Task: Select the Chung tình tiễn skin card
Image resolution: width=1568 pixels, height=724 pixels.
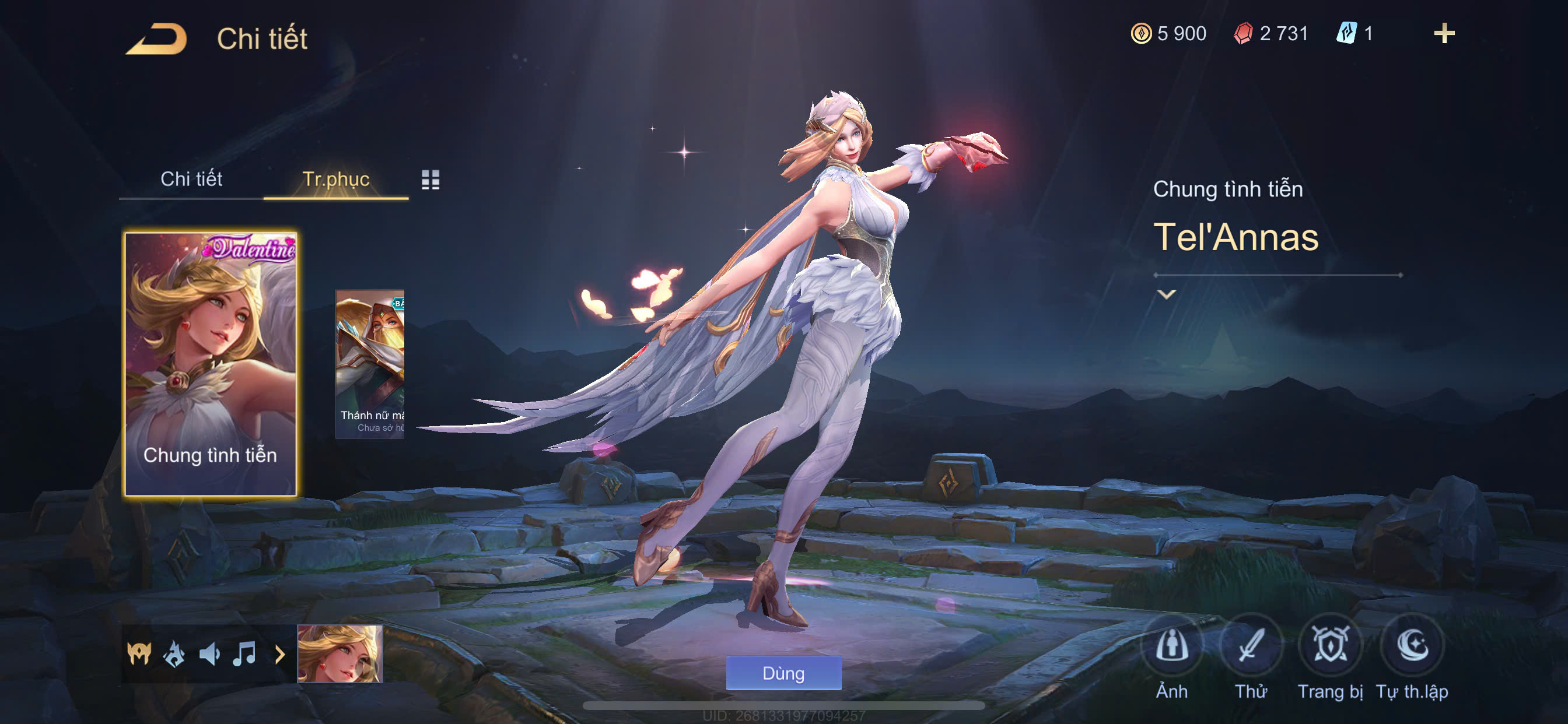Action: (210, 364)
